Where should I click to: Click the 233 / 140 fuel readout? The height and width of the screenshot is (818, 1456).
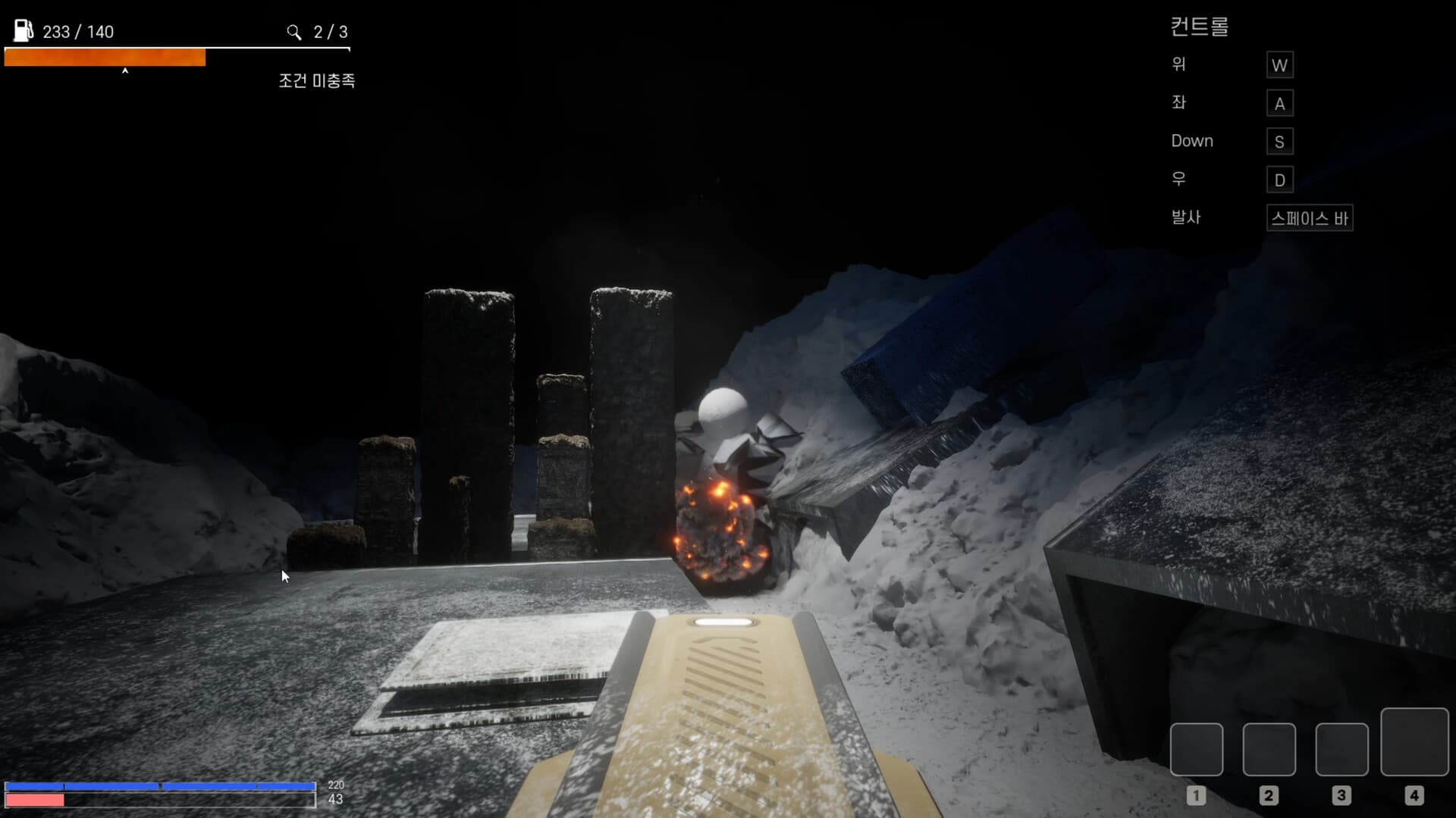78,31
